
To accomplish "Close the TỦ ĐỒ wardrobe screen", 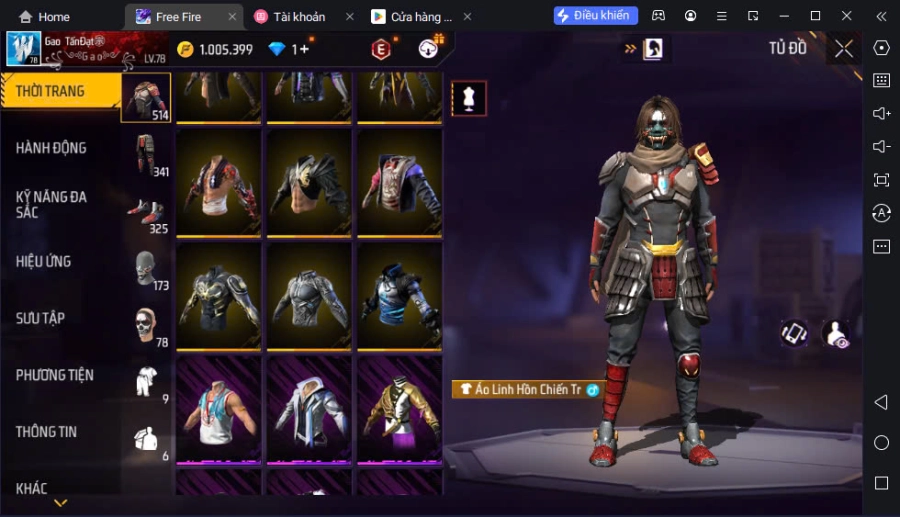I will pyautogui.click(x=844, y=49).
